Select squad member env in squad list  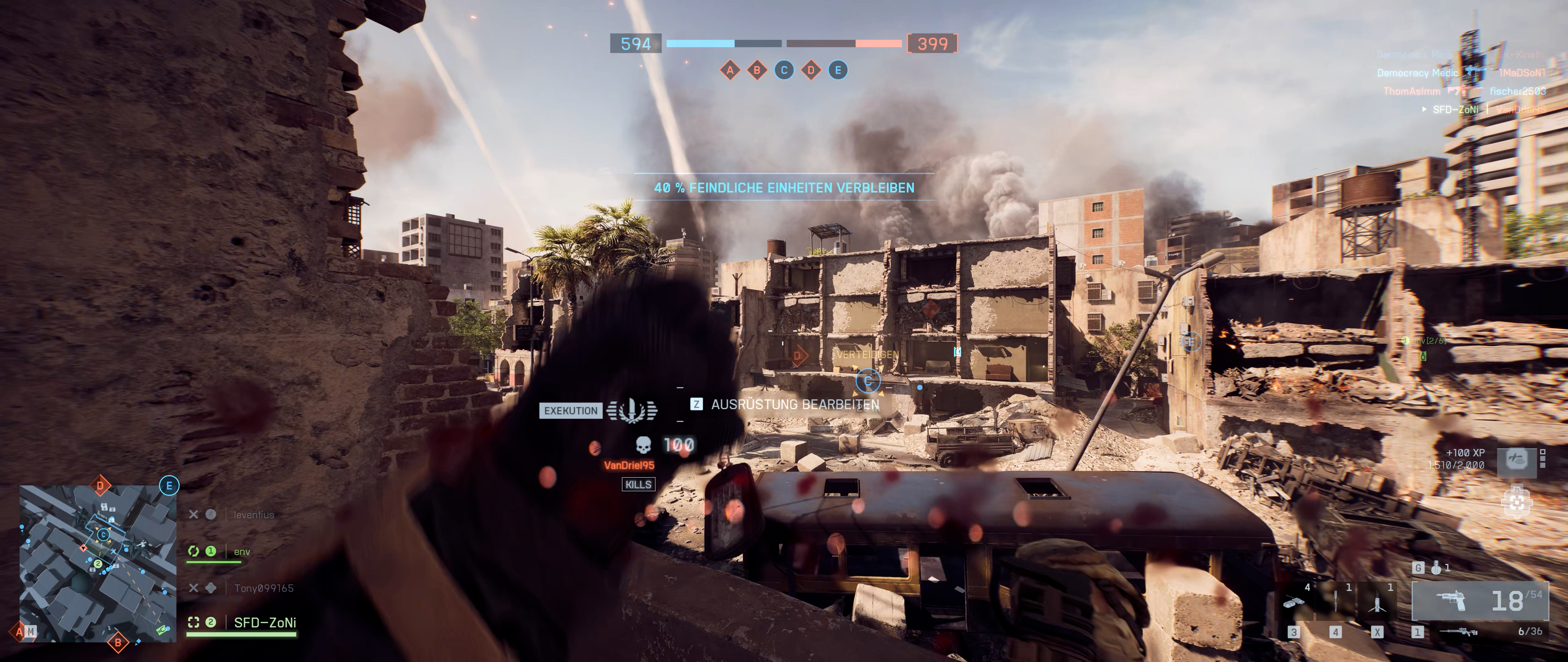click(x=242, y=552)
